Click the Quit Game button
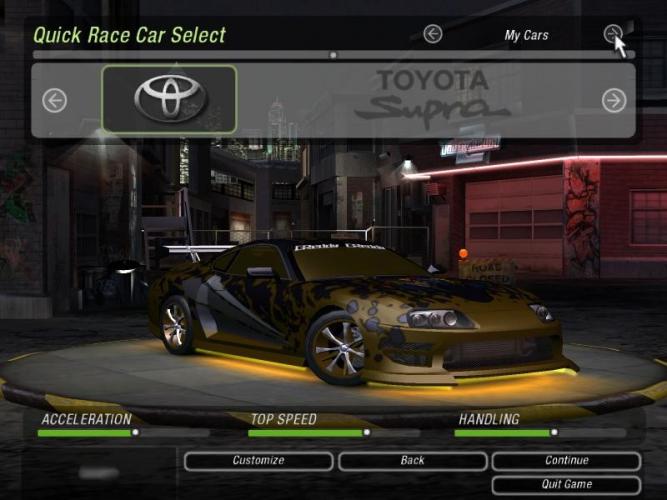The image size is (667, 500). coord(566,484)
